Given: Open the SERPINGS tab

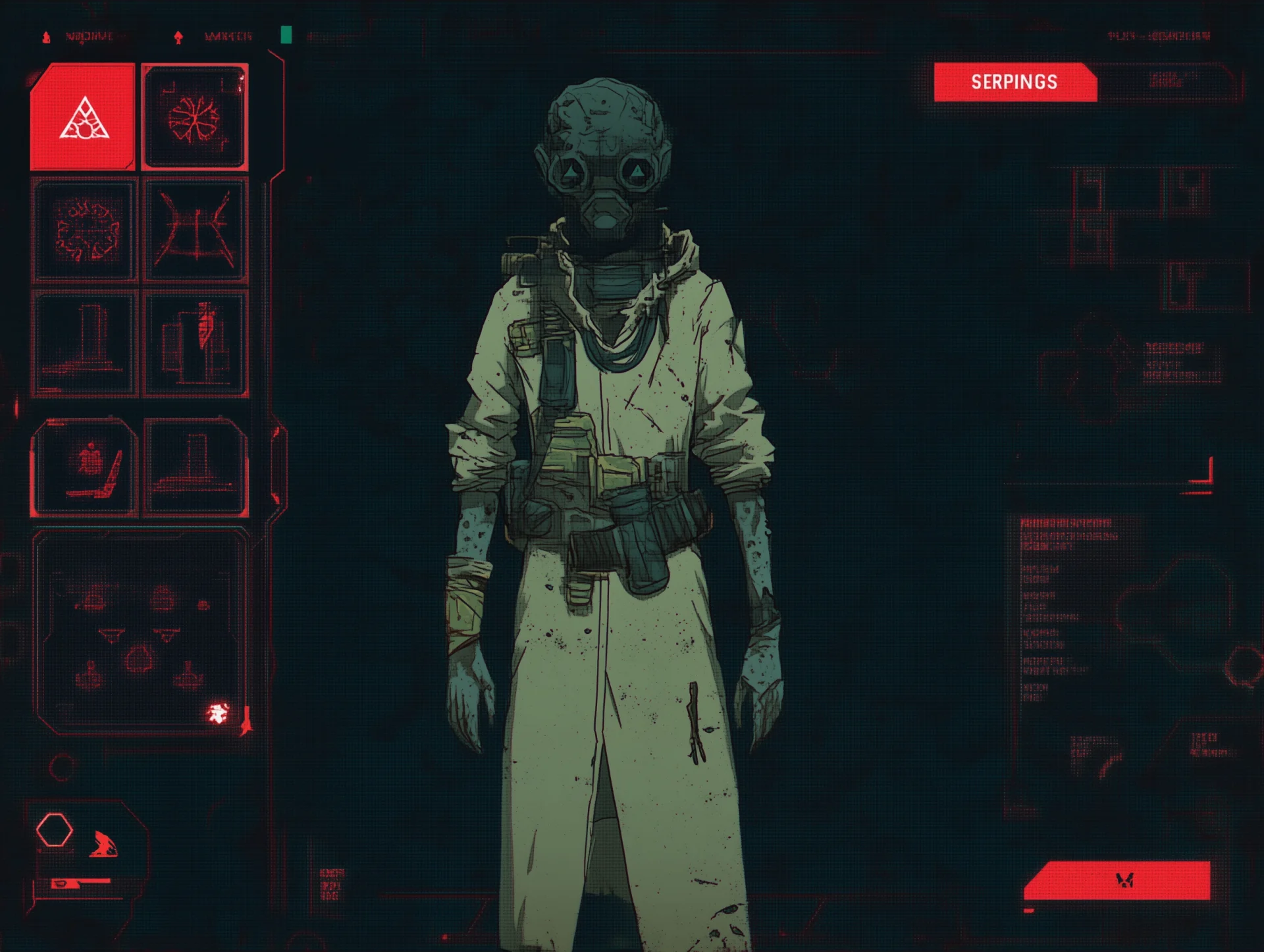Looking at the screenshot, I should [x=1014, y=82].
